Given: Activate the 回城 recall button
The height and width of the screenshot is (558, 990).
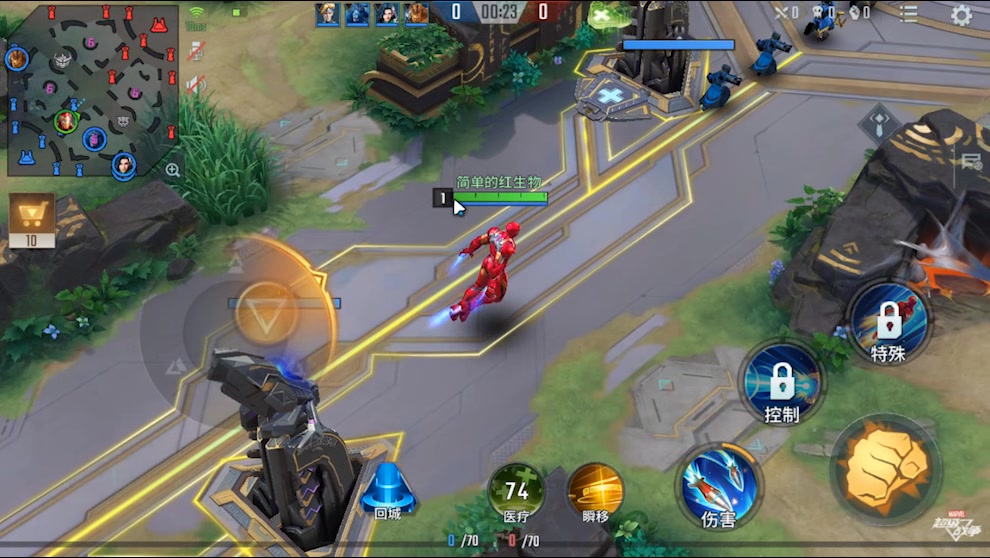Looking at the screenshot, I should (387, 489).
